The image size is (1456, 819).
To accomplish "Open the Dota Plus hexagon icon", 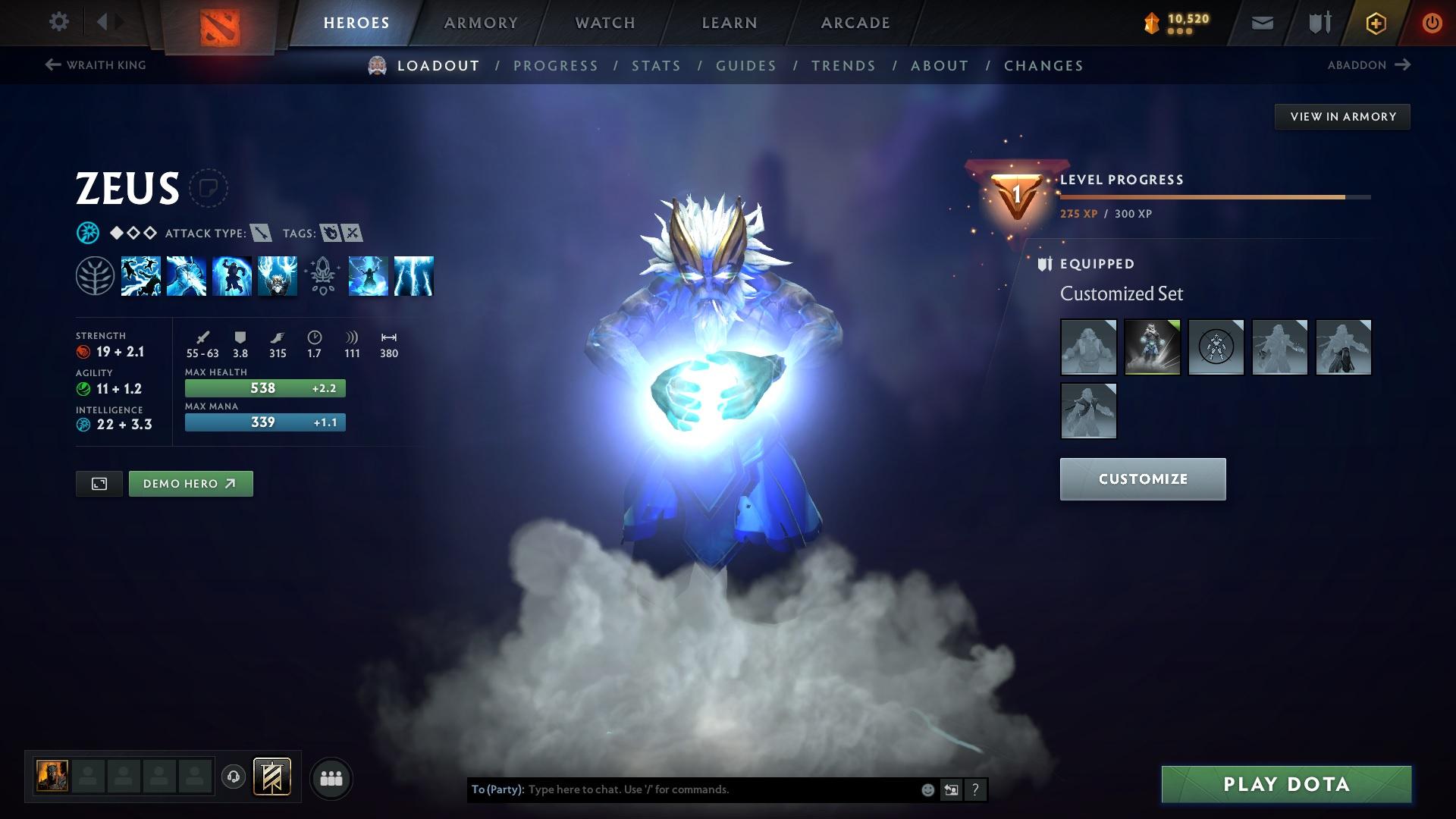I will (1375, 23).
